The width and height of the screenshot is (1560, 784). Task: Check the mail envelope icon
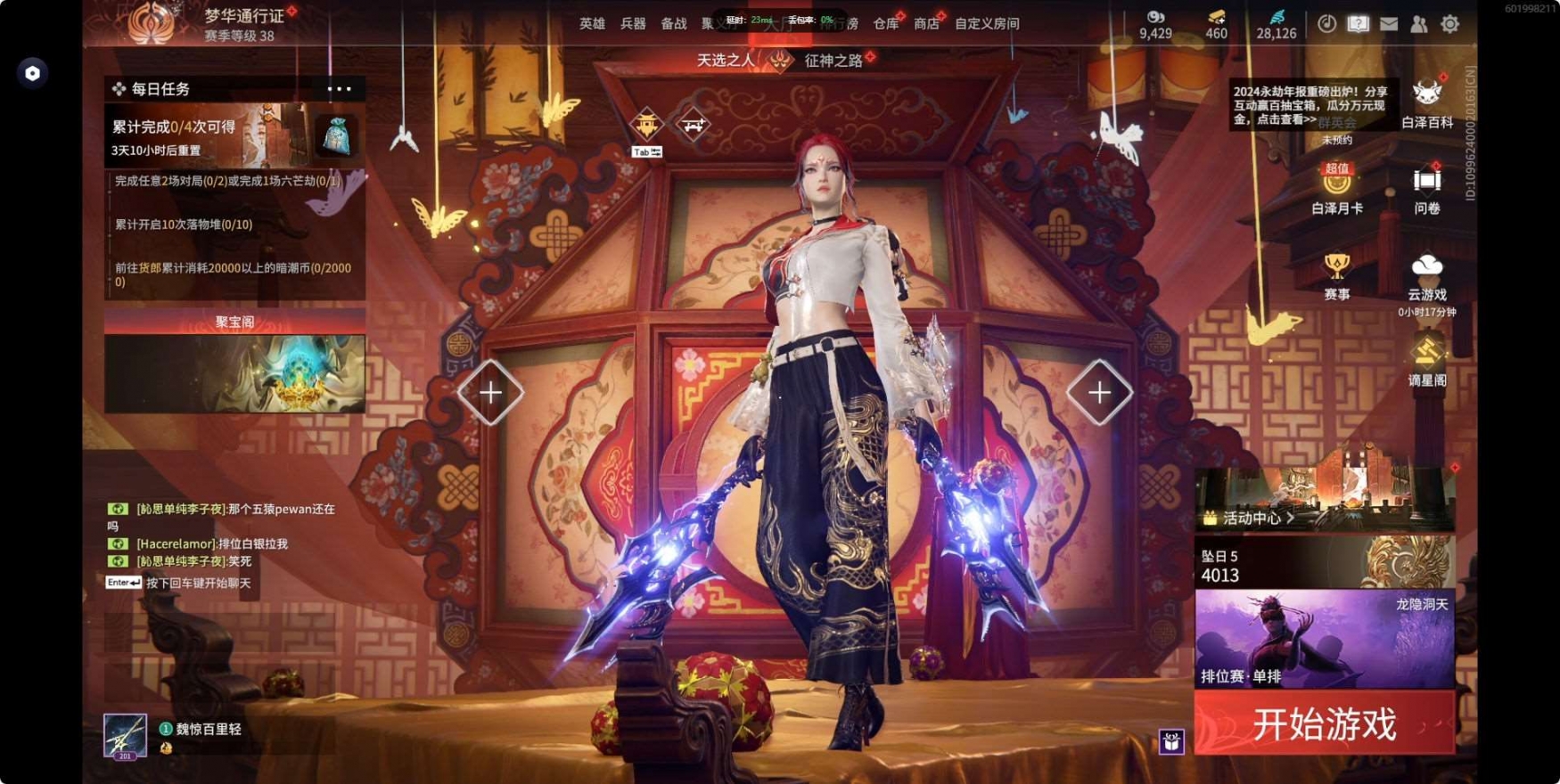pos(1389,24)
